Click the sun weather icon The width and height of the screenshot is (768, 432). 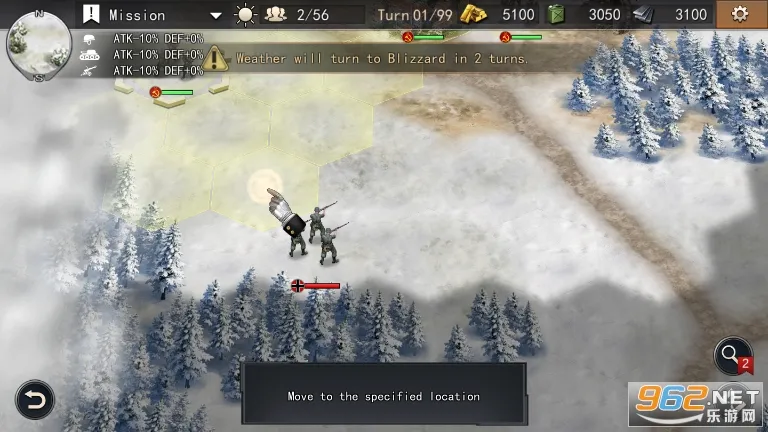tap(245, 15)
